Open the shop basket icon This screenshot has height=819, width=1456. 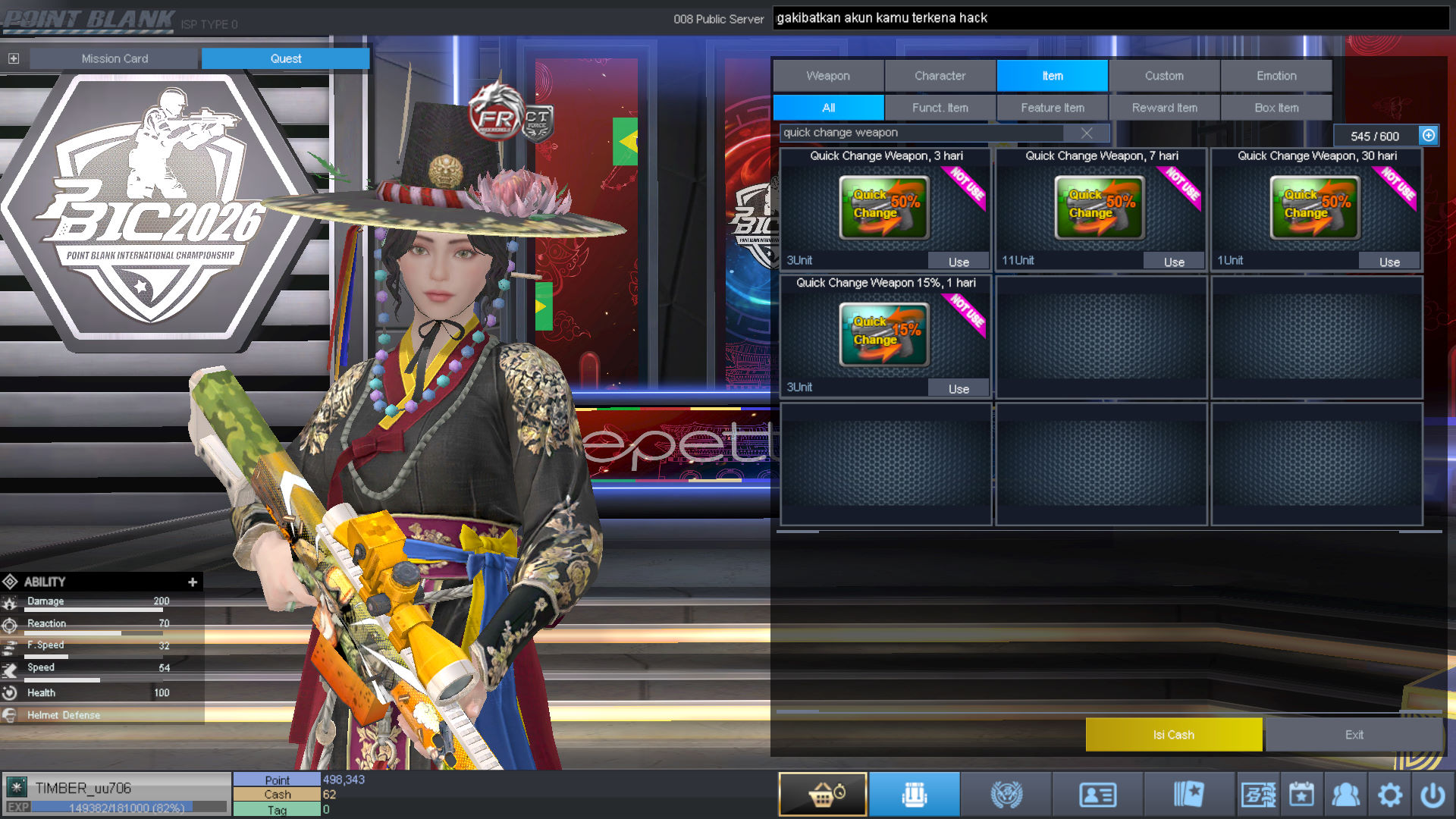pos(823,795)
